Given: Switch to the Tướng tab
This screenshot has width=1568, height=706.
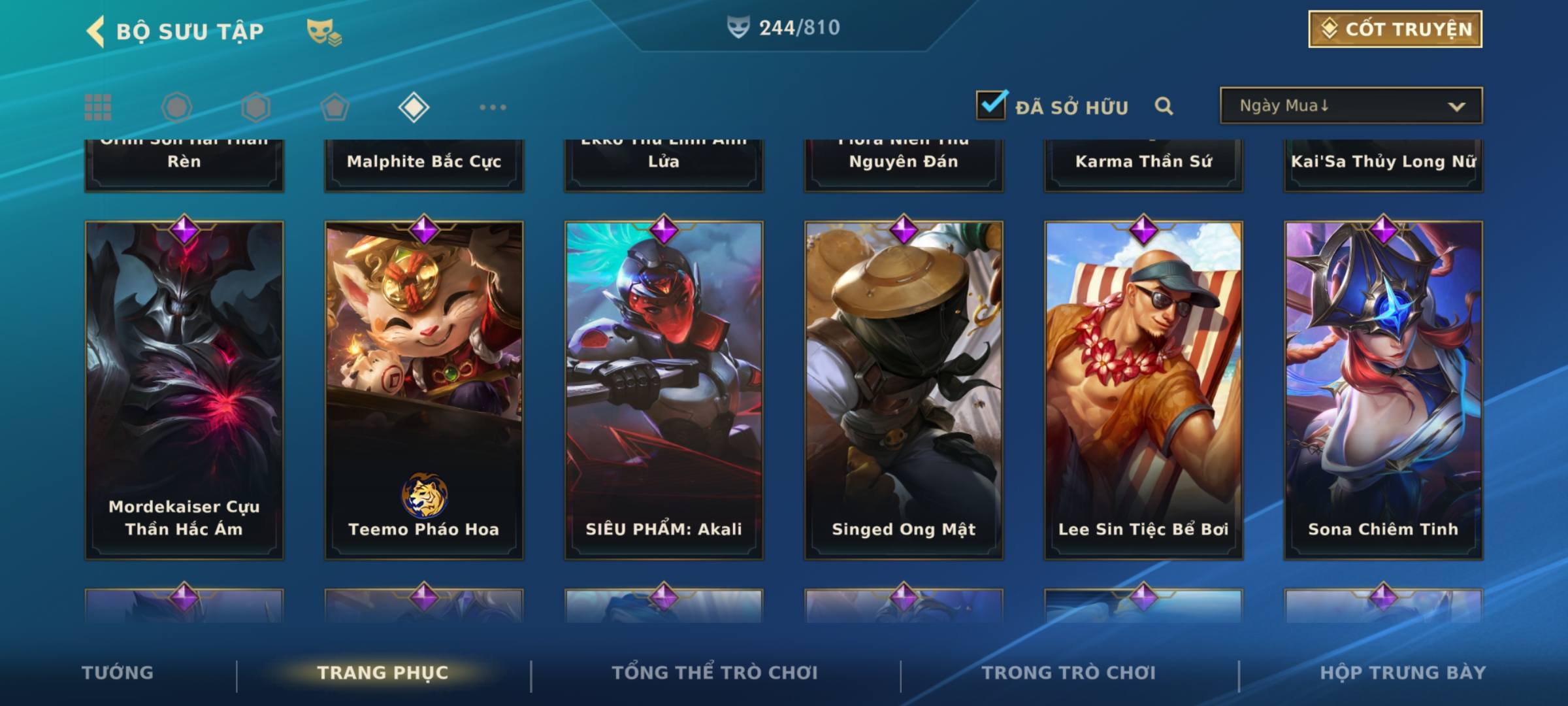Looking at the screenshot, I should [118, 673].
